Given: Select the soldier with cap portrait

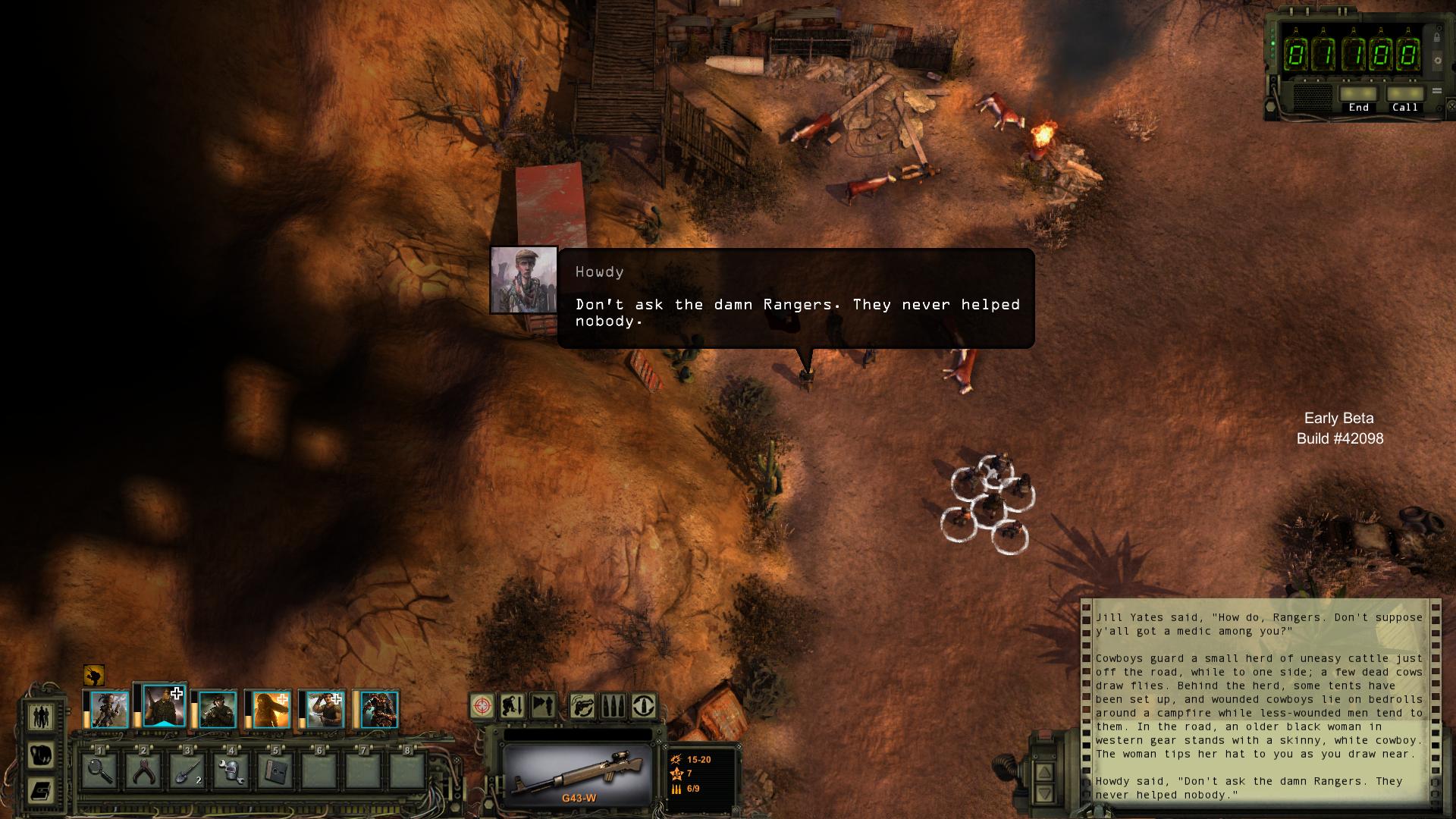Looking at the screenshot, I should click(218, 710).
